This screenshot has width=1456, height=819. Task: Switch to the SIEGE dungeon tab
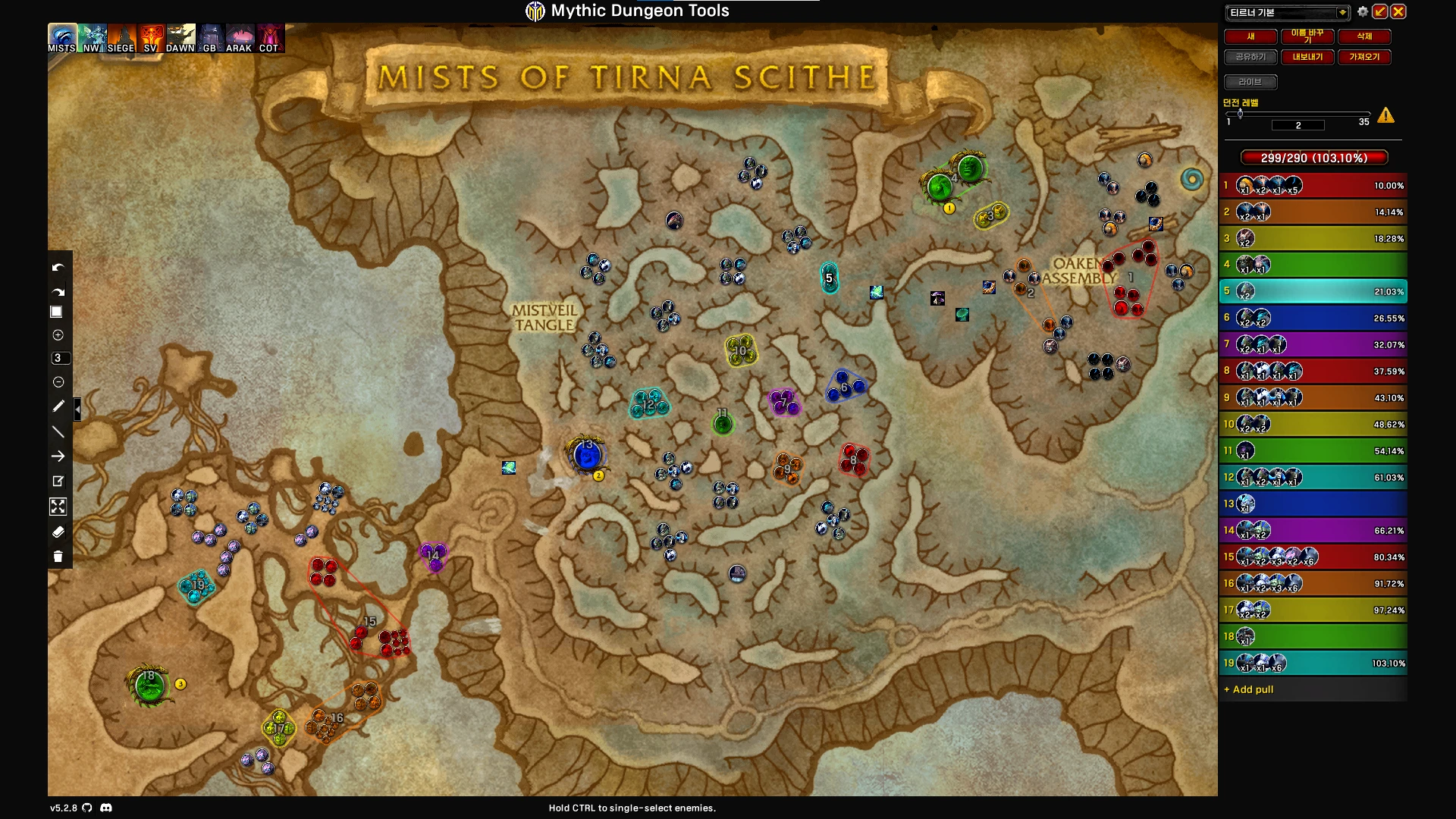121,38
